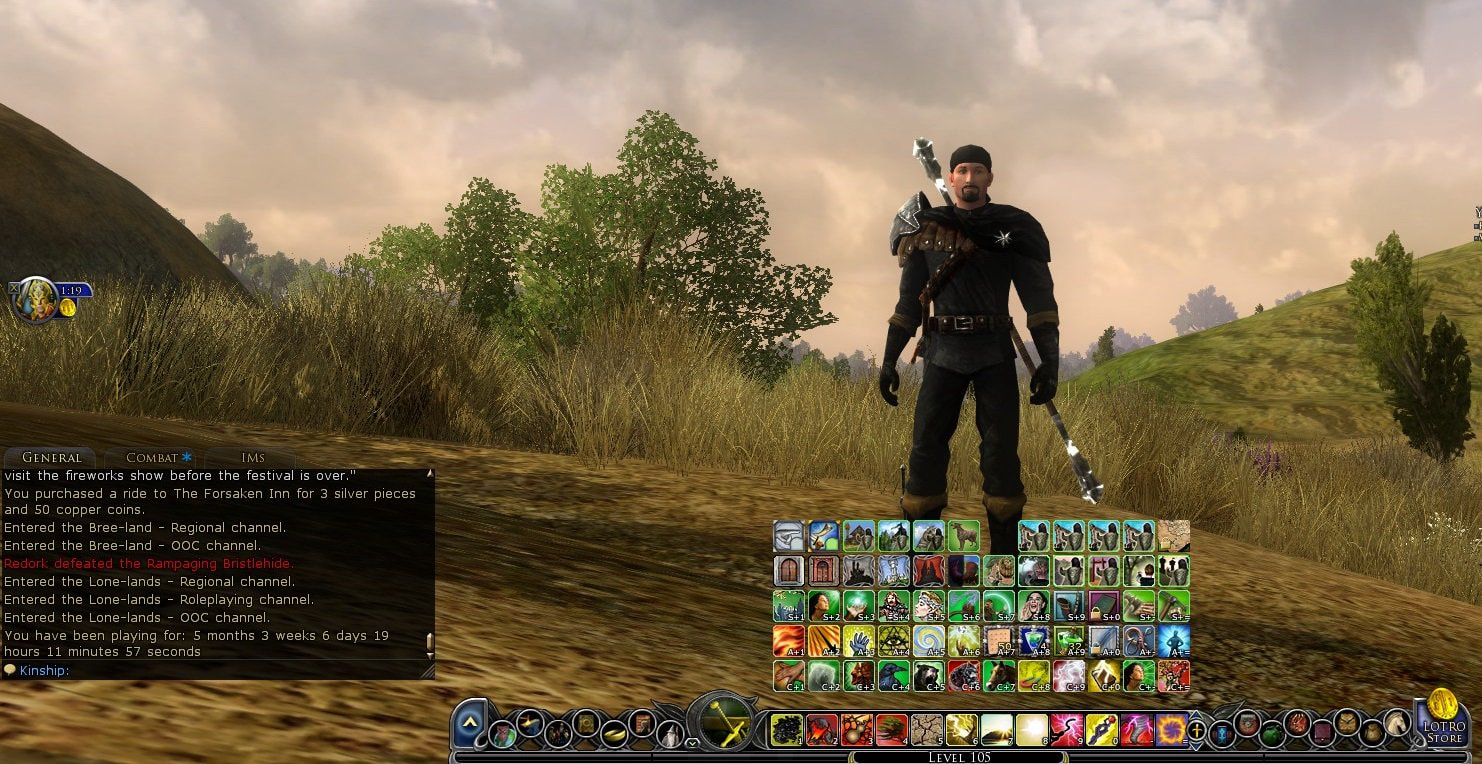Trigger the shouting woman skill on S+8
The image size is (1482, 764).
(1034, 605)
